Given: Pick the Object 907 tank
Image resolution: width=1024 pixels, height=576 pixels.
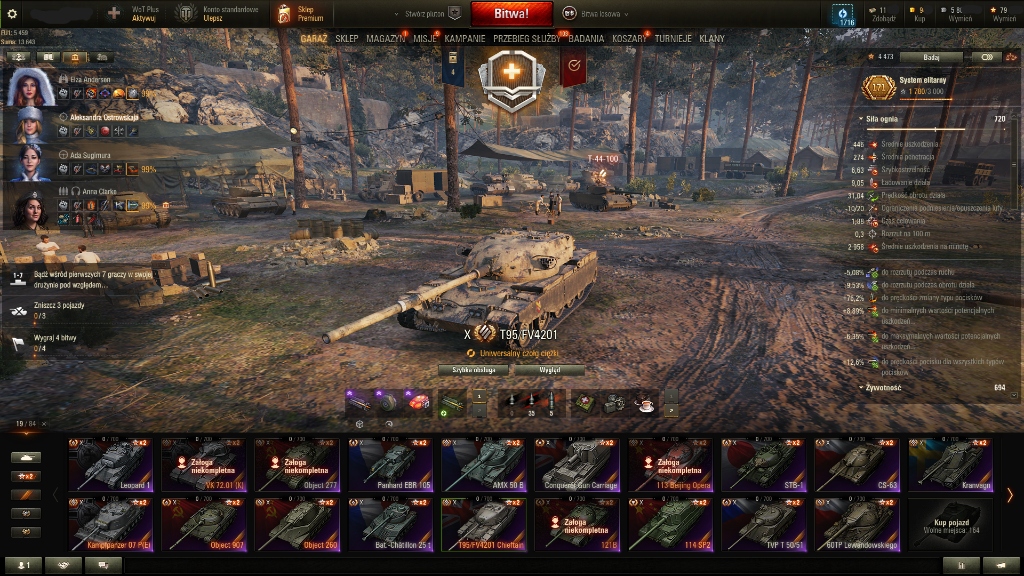Looking at the screenshot, I should click(x=203, y=524).
